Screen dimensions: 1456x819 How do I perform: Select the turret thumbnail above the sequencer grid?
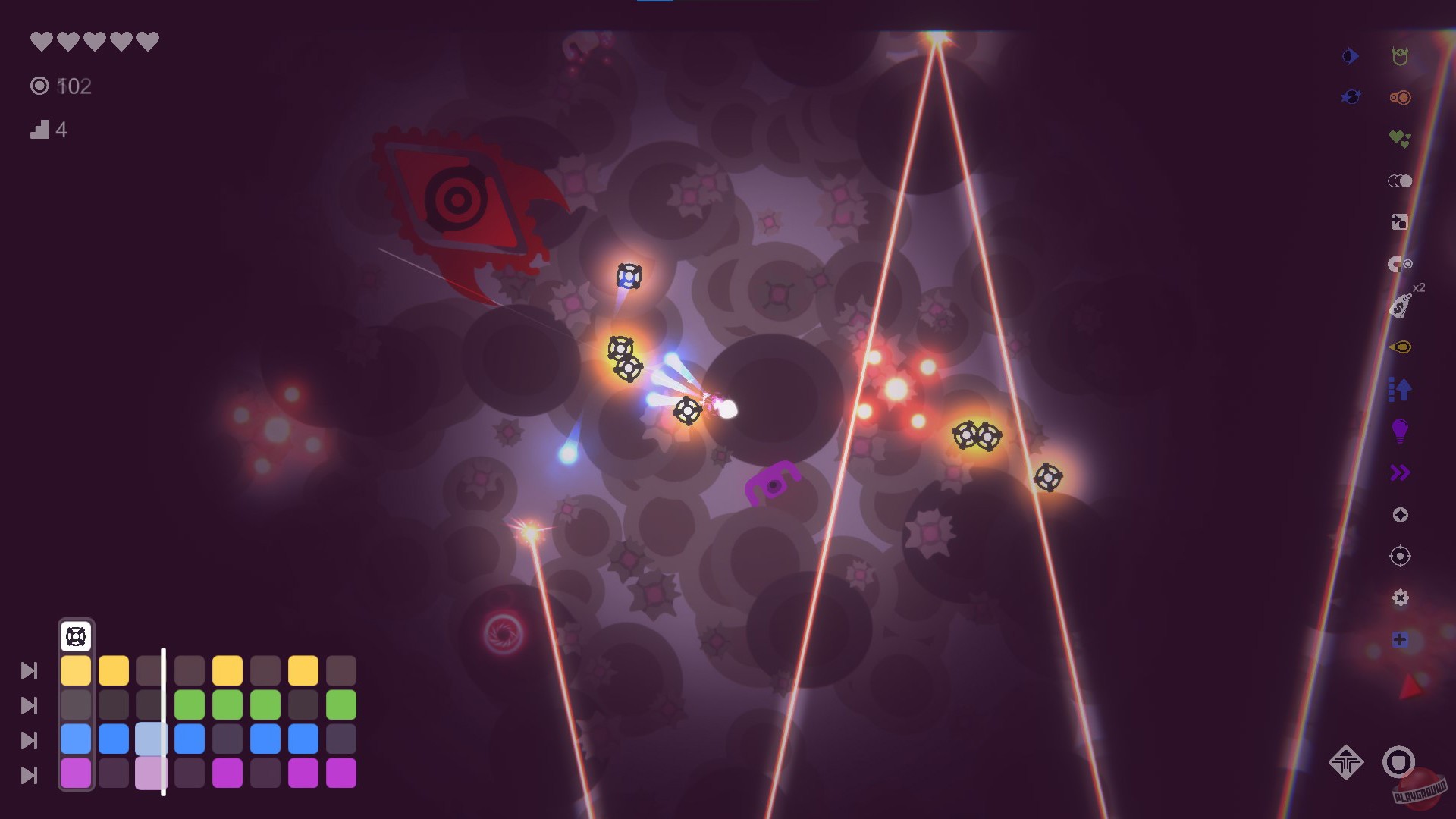pyautogui.click(x=76, y=637)
